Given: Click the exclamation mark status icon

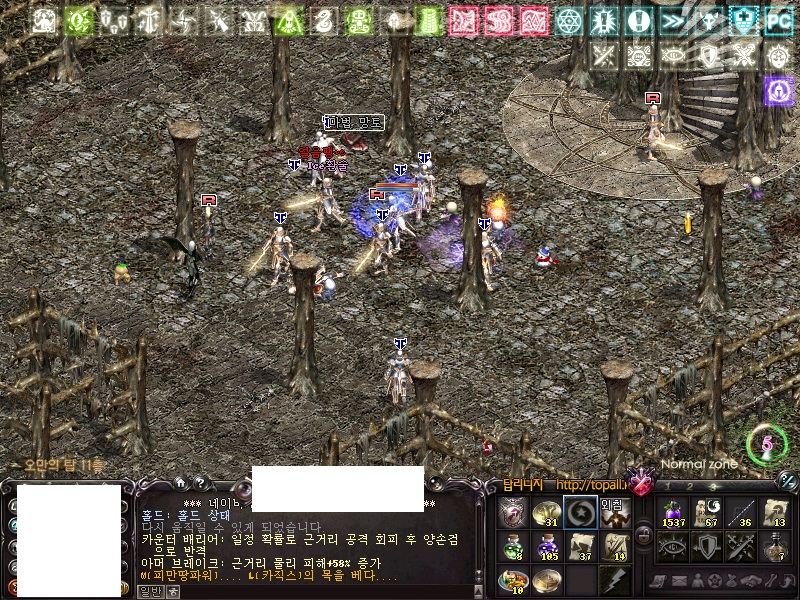Looking at the screenshot, I should pos(638,19).
